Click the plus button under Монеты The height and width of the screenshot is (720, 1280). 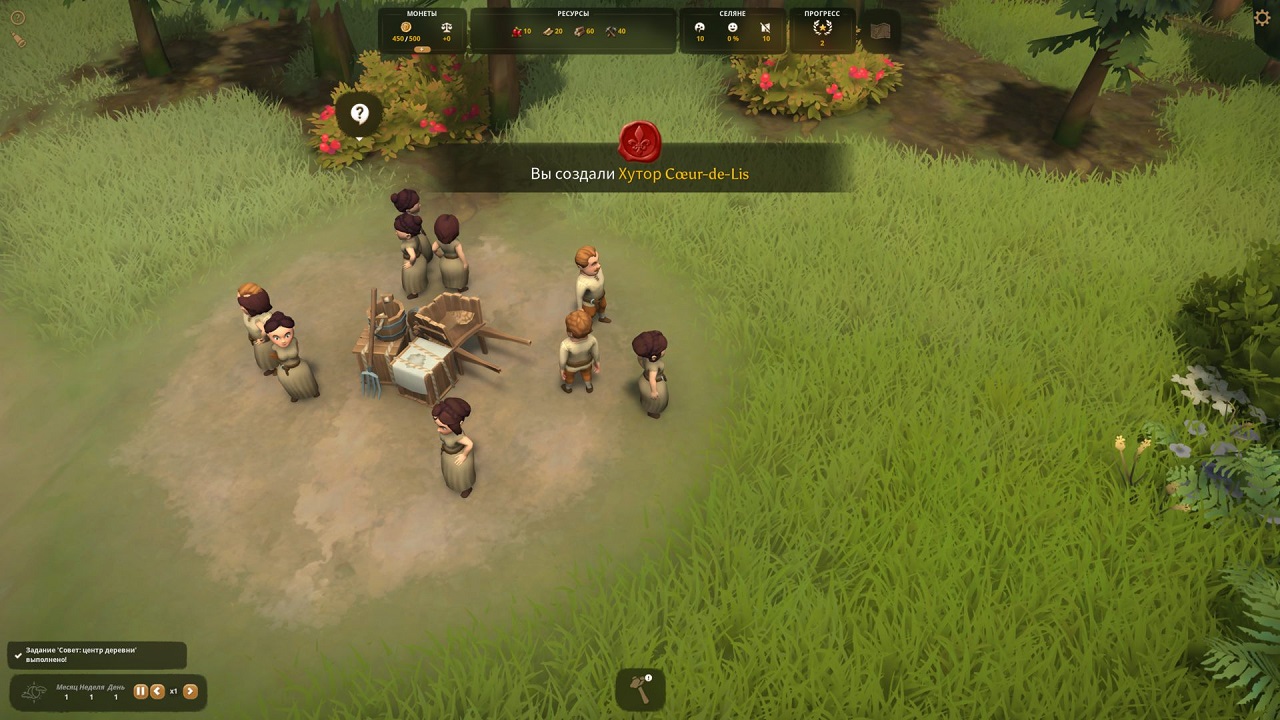tap(422, 49)
